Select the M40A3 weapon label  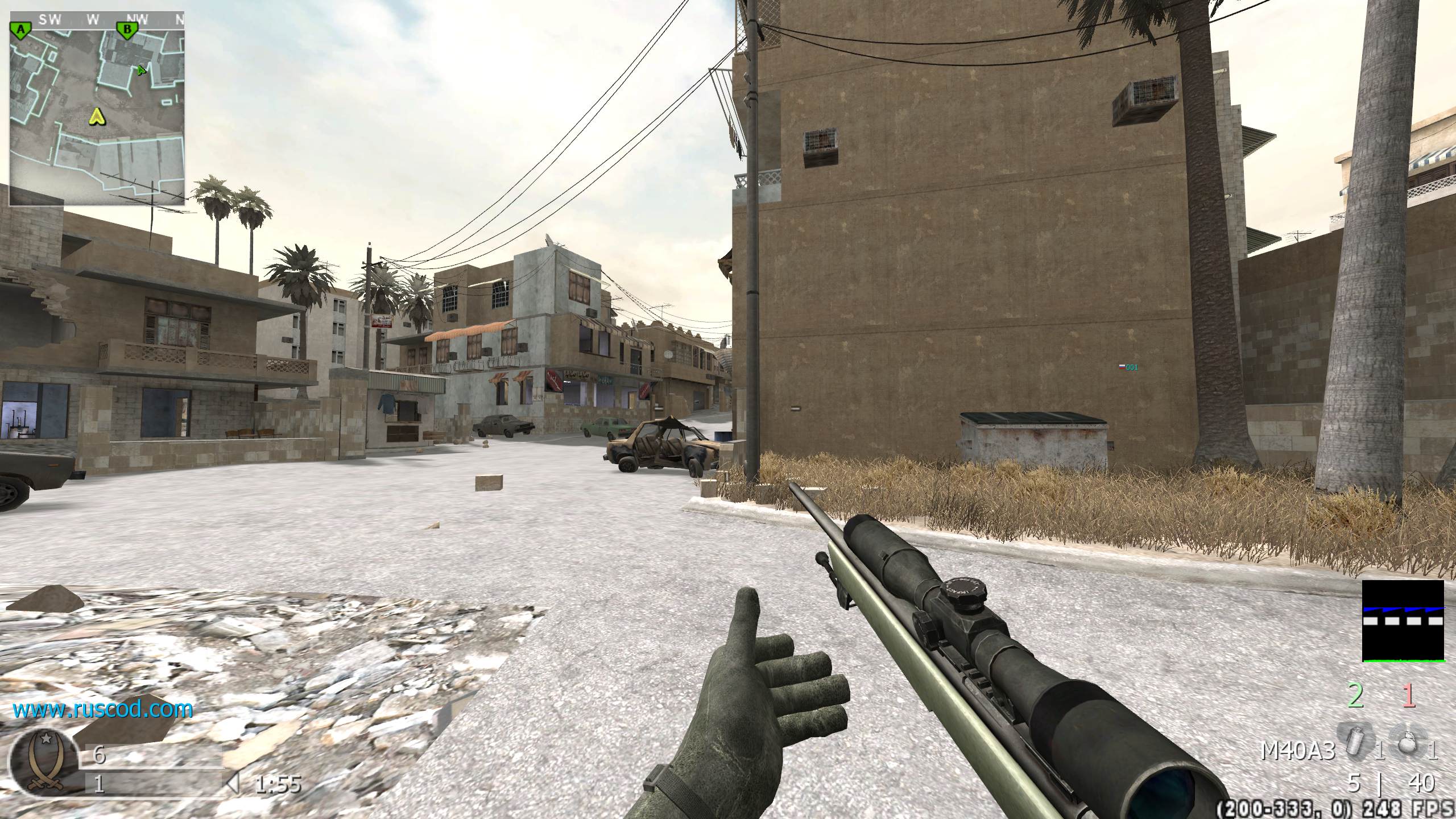click(1297, 752)
